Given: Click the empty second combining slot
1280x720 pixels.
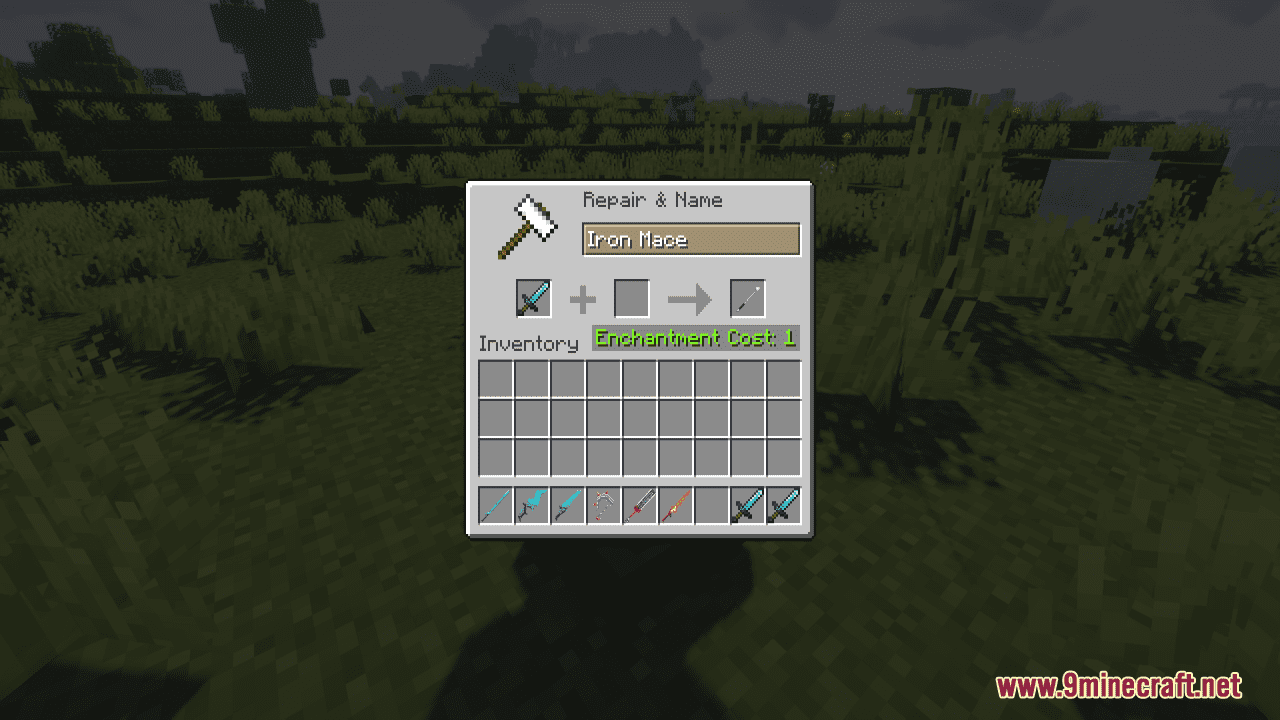Looking at the screenshot, I should (633, 298).
